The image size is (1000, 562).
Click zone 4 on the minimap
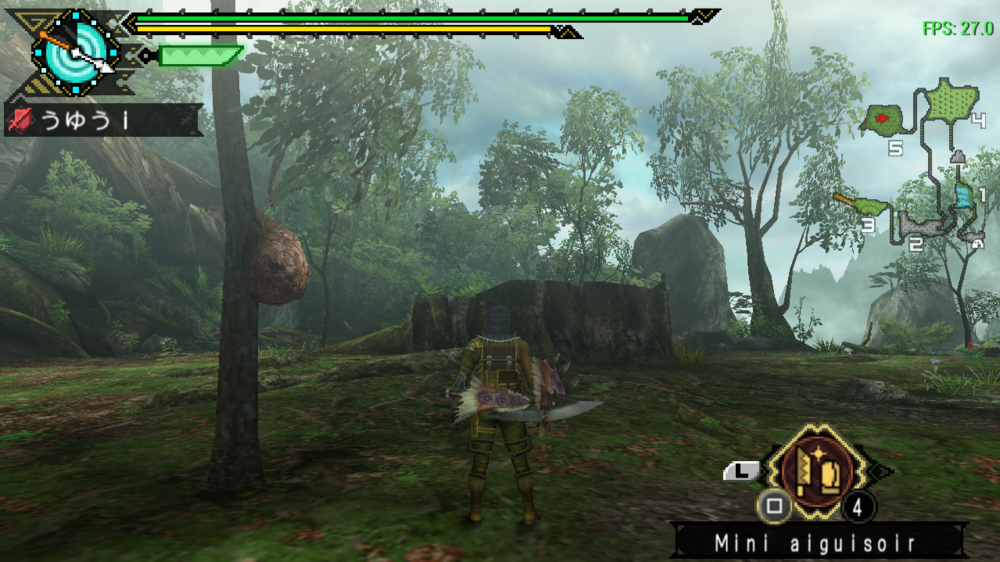(951, 100)
